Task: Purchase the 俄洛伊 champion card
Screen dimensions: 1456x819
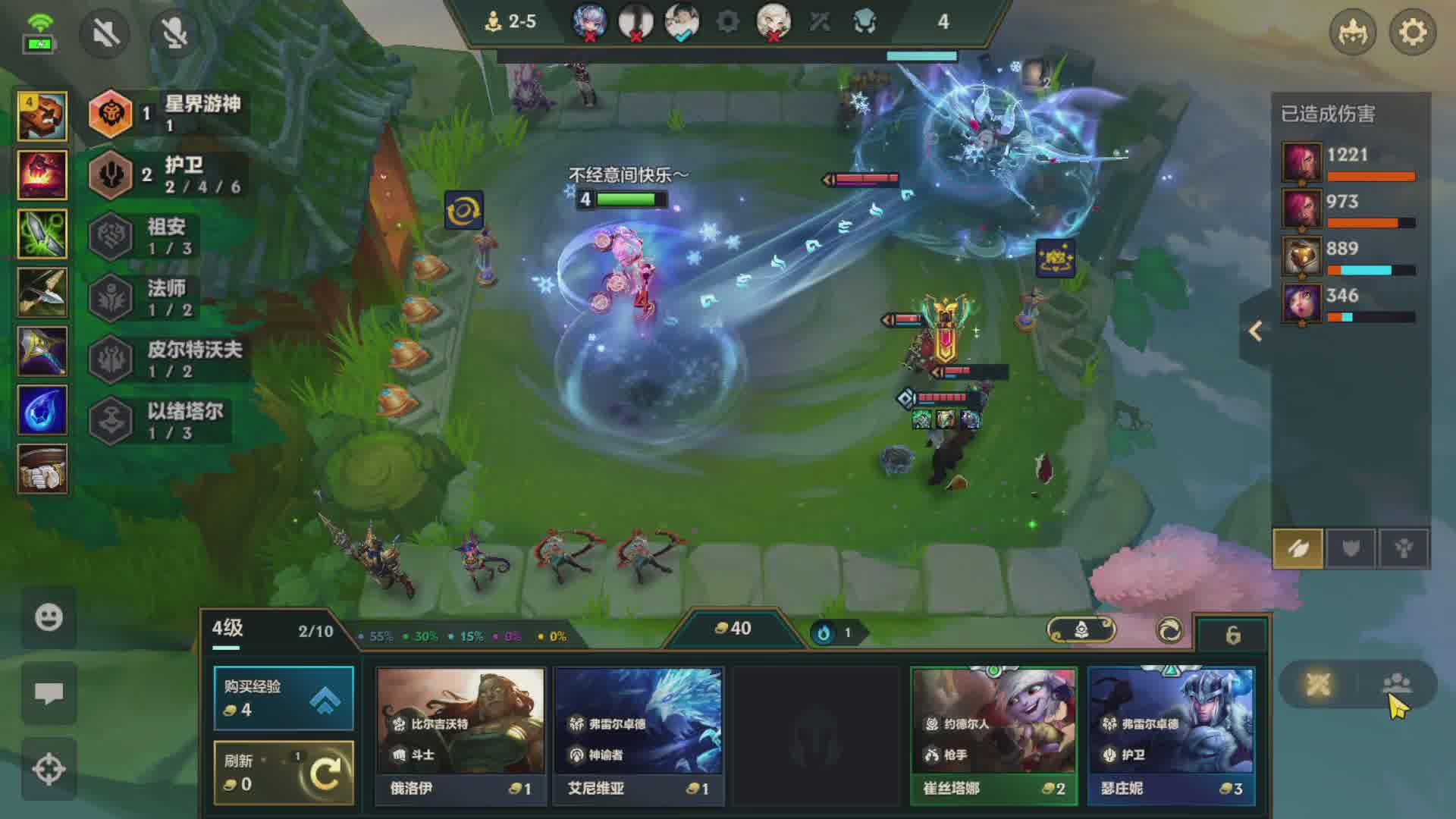Action: [x=460, y=734]
